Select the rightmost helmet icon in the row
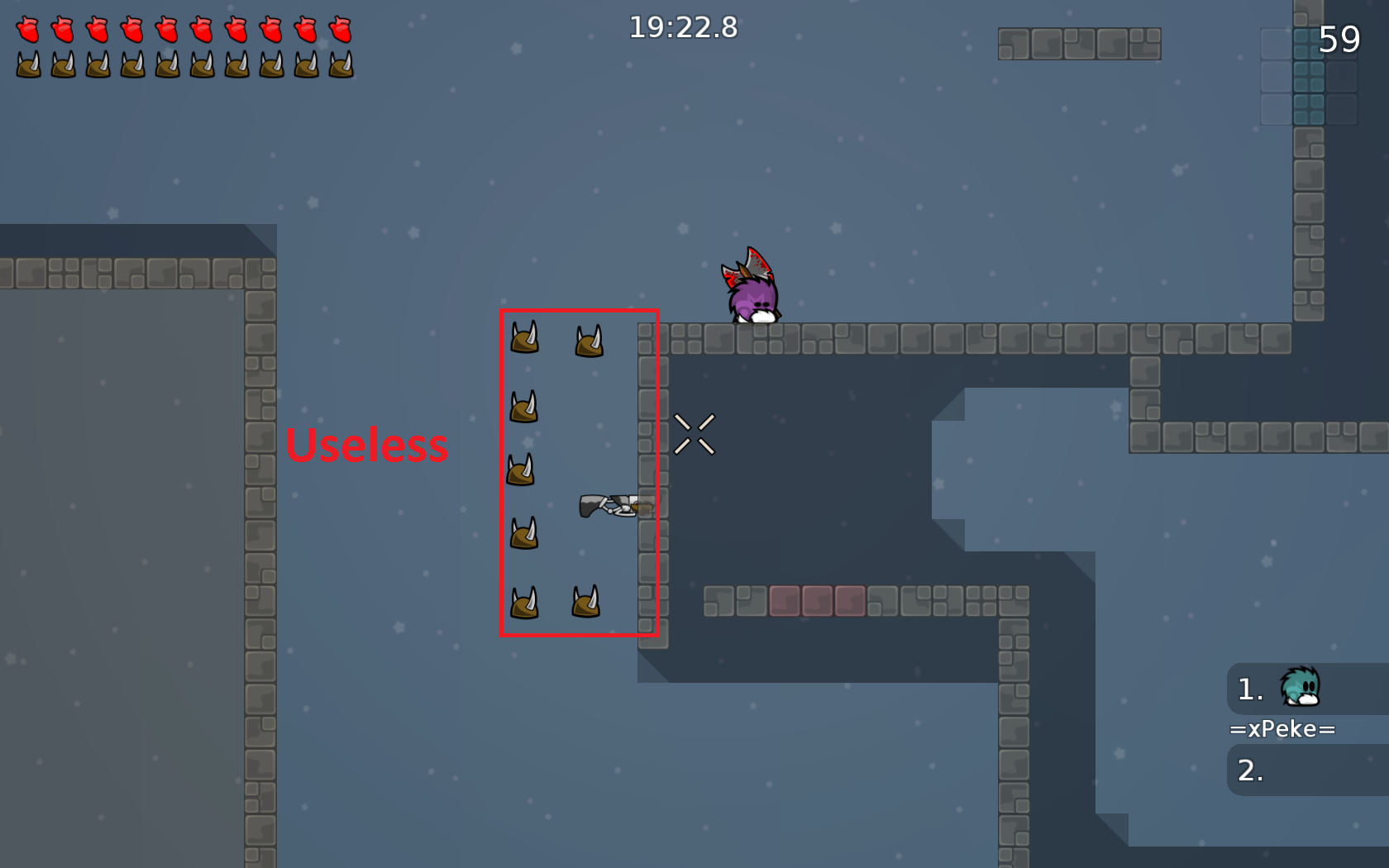 tap(341, 66)
